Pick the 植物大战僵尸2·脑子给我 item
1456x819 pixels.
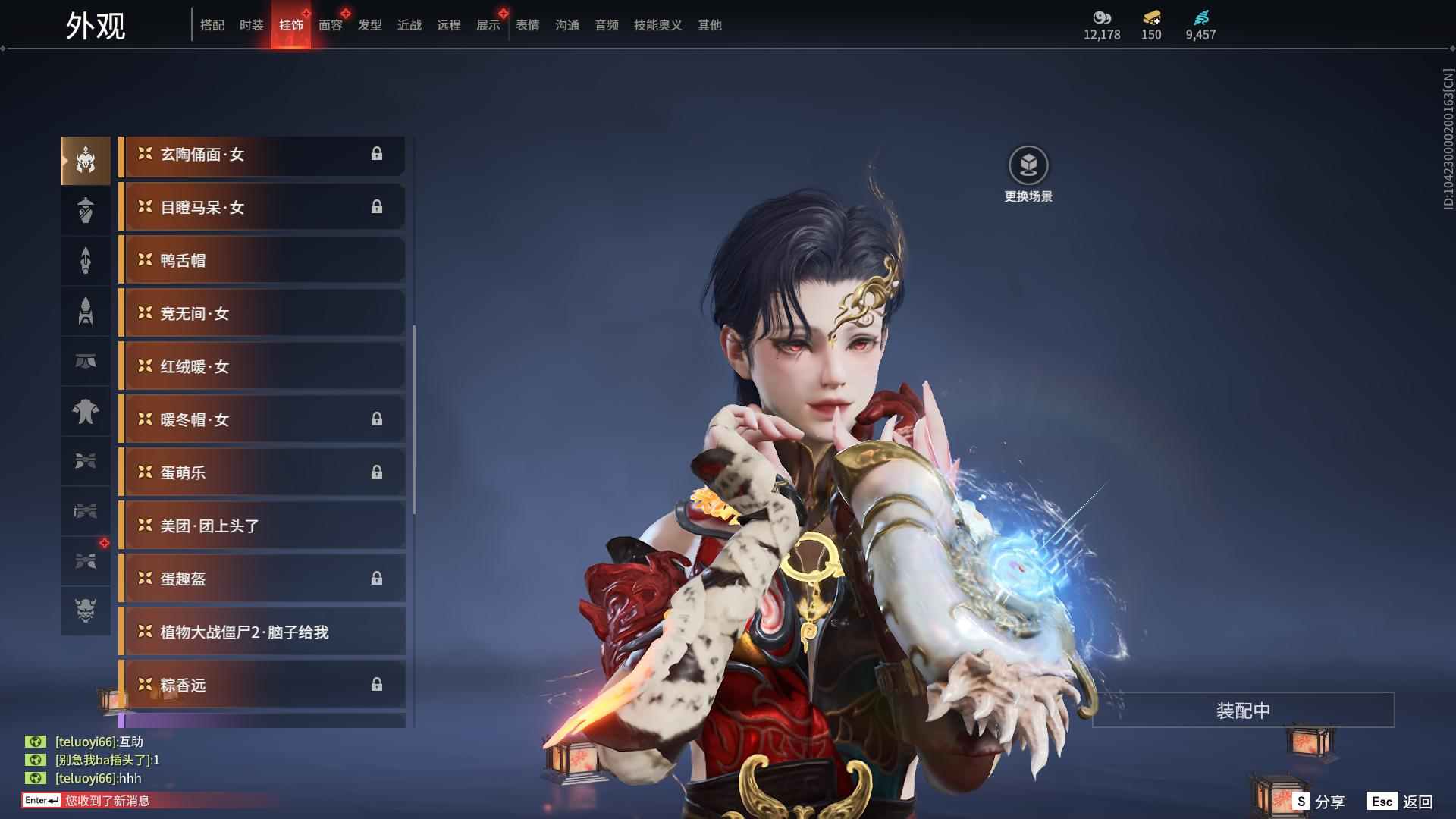[262, 632]
